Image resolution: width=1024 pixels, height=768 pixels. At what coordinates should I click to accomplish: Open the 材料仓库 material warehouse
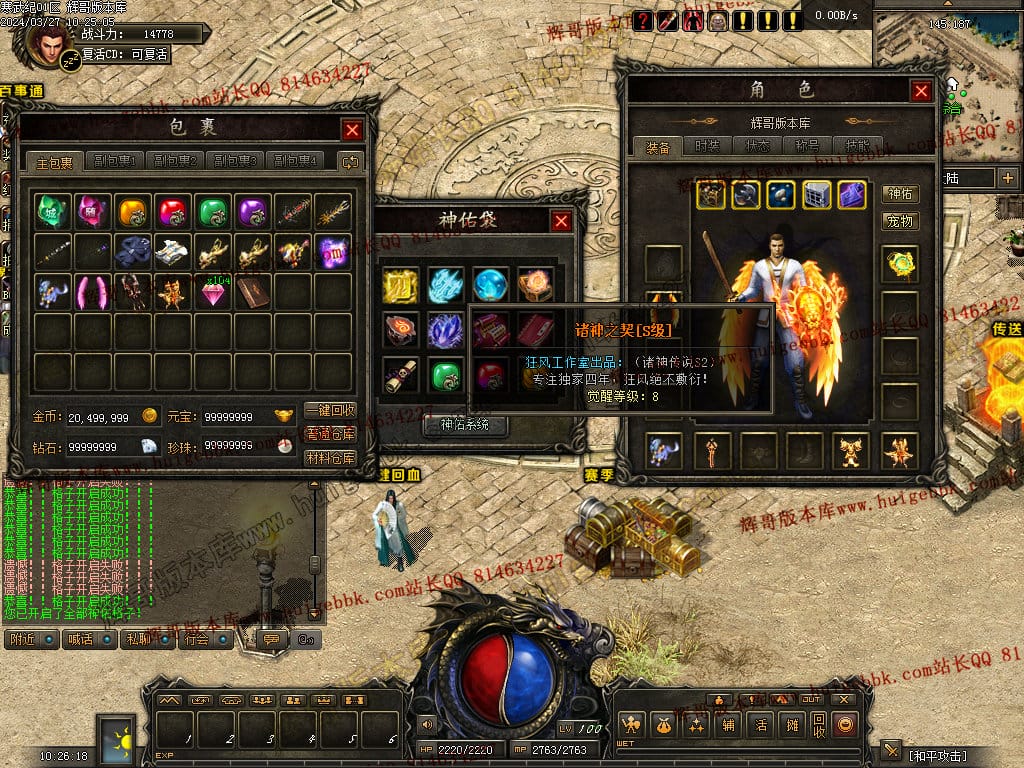(x=330, y=458)
